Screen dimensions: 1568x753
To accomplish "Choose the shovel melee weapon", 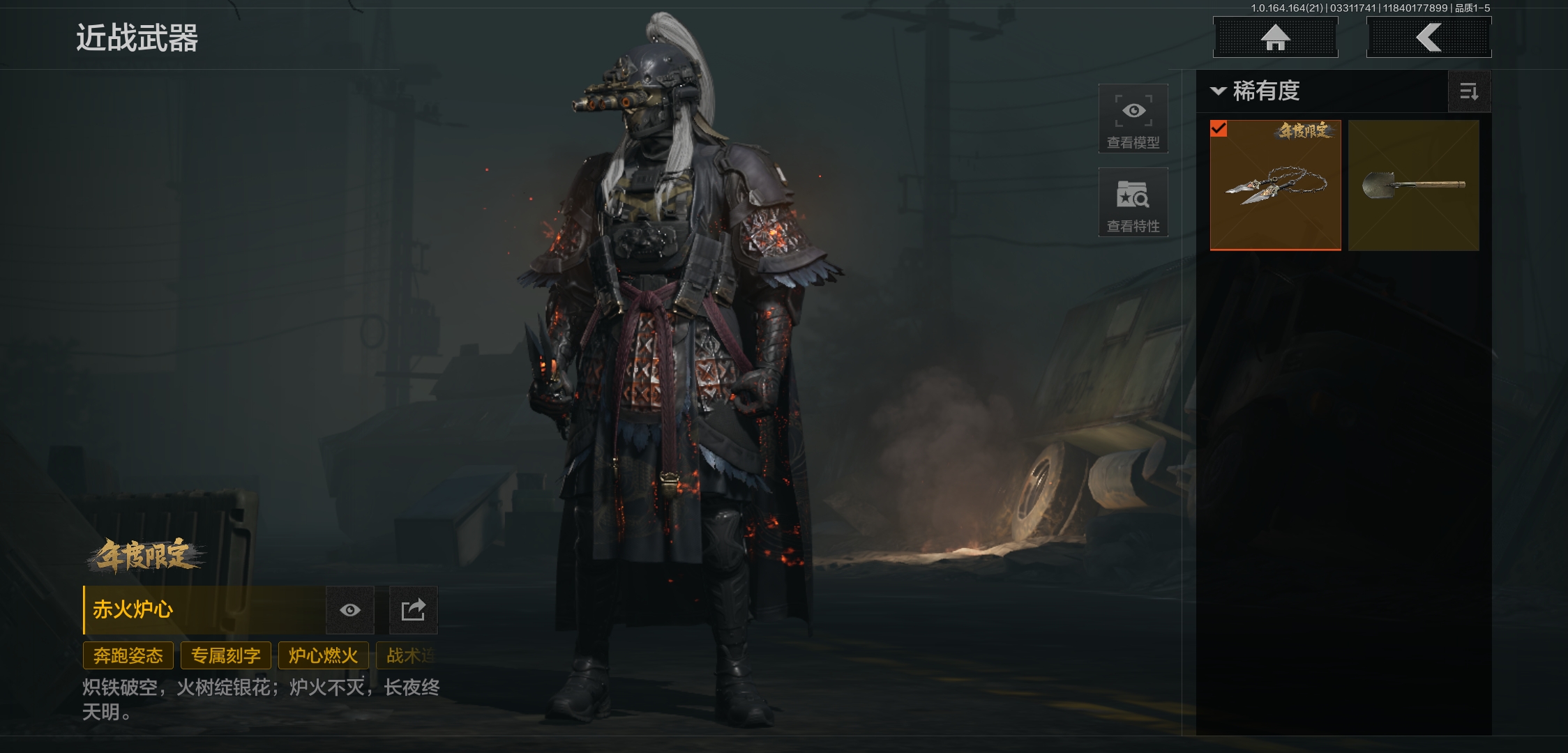I will [x=1413, y=185].
